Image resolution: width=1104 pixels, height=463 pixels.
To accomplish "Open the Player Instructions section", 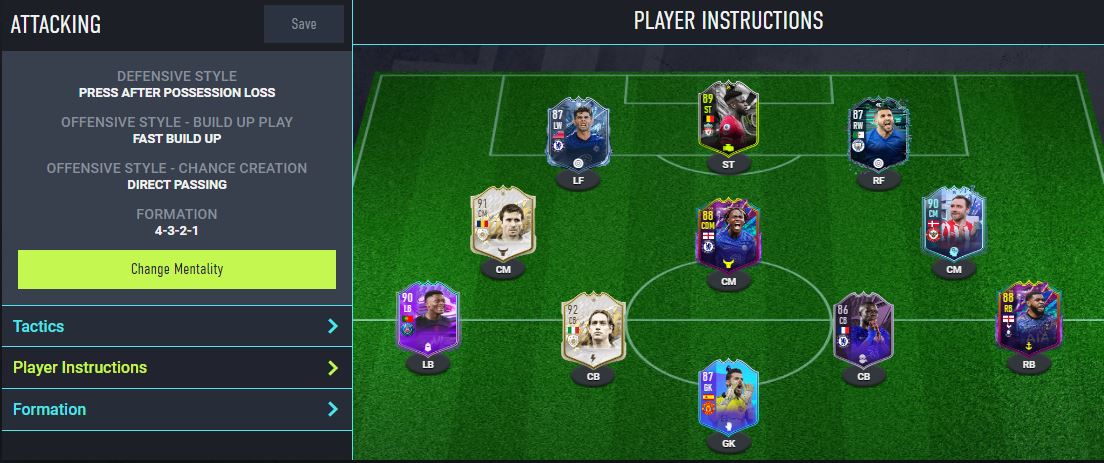I will pyautogui.click(x=176, y=368).
